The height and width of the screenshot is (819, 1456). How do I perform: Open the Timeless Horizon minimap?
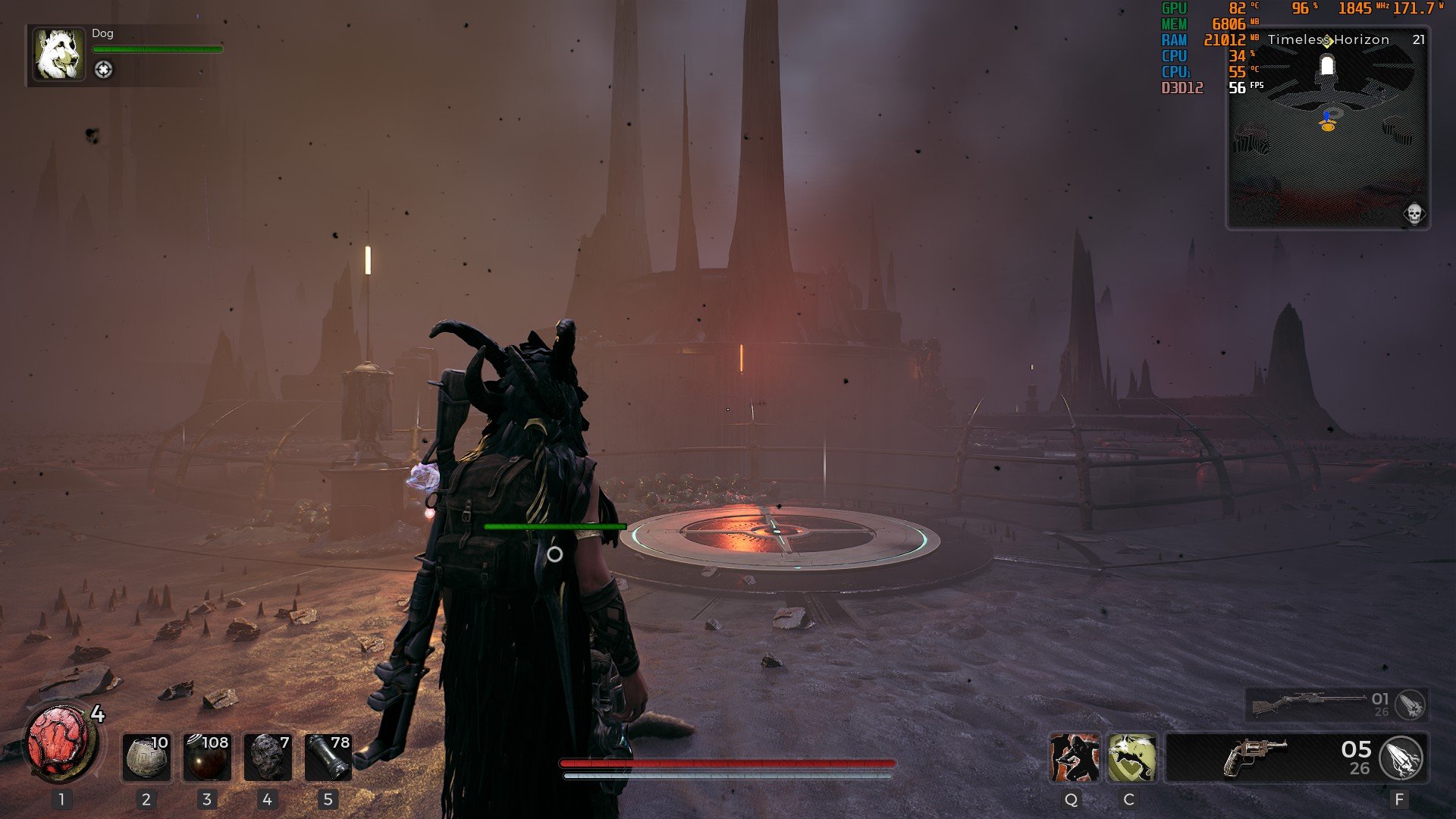click(x=1328, y=136)
